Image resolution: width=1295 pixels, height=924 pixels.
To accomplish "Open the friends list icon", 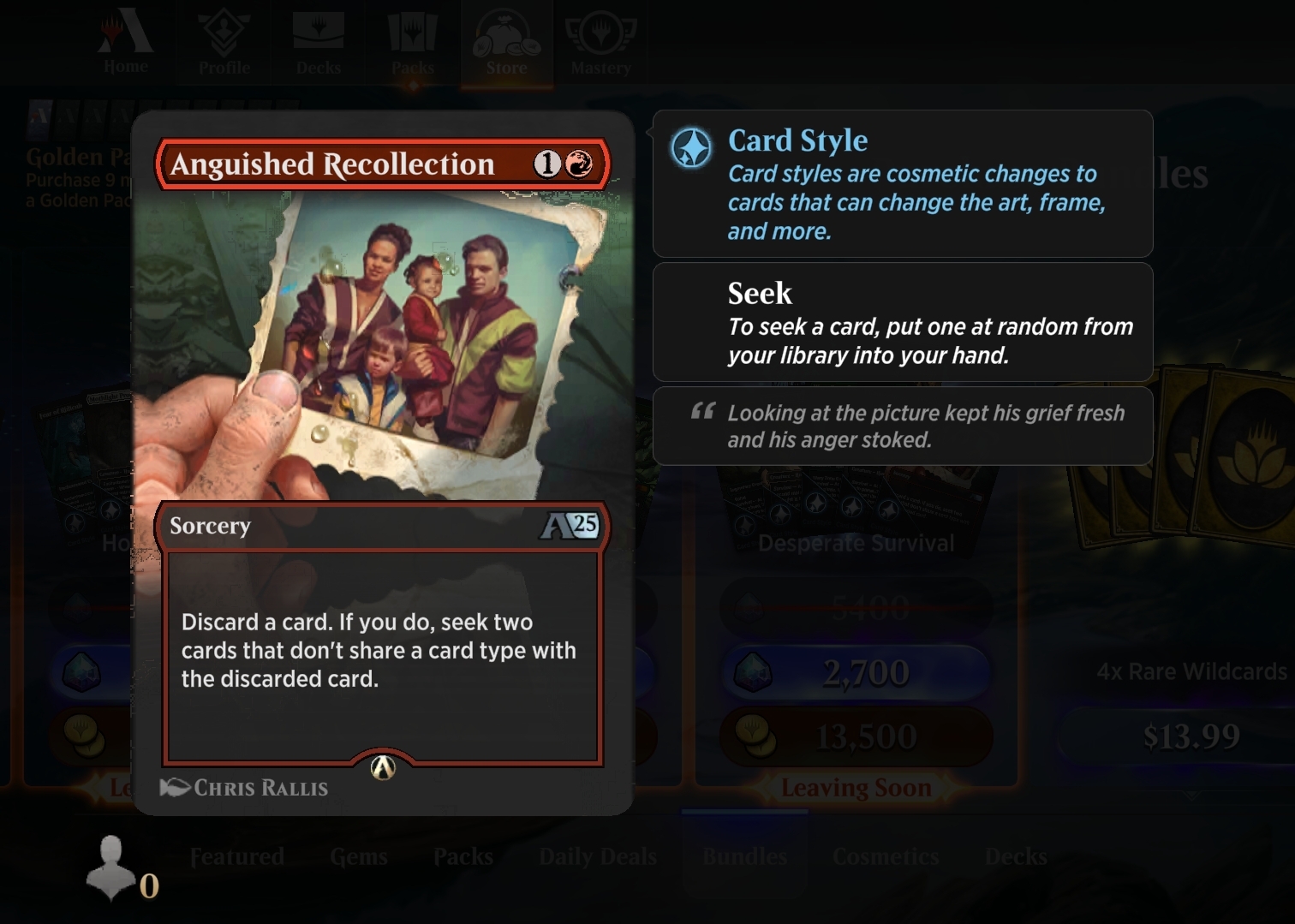I will tap(112, 867).
